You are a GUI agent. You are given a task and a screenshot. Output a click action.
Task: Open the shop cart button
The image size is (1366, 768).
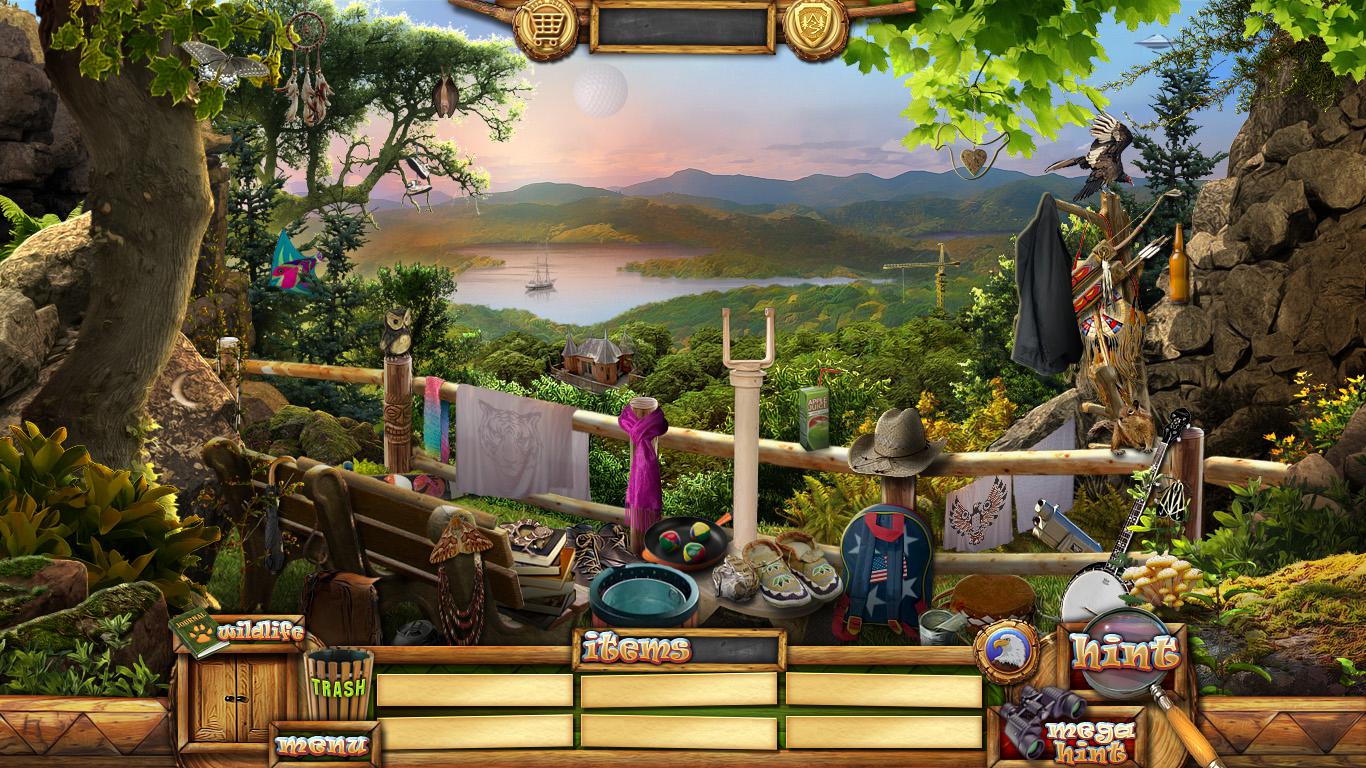pos(546,25)
